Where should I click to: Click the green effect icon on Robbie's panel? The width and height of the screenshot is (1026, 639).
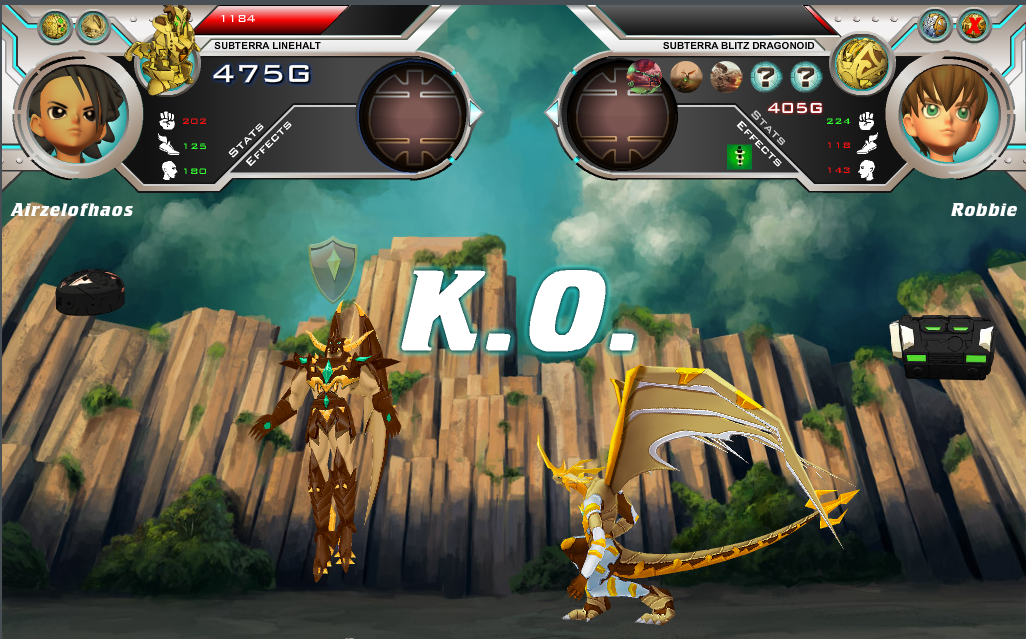[x=739, y=157]
